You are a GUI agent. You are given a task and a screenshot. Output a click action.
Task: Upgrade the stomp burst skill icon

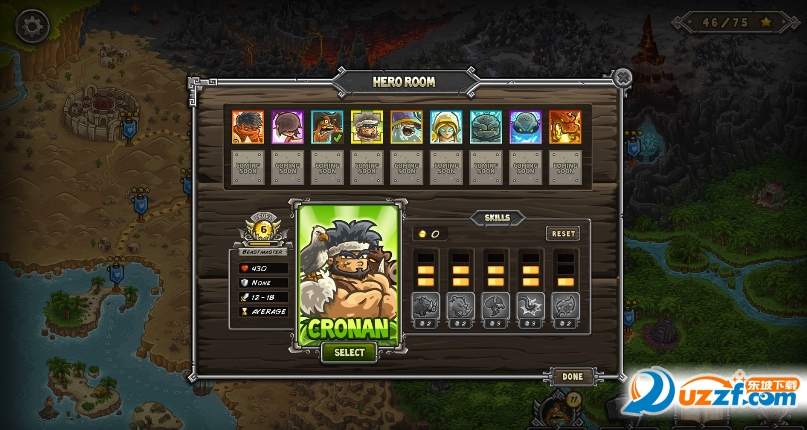(x=531, y=304)
